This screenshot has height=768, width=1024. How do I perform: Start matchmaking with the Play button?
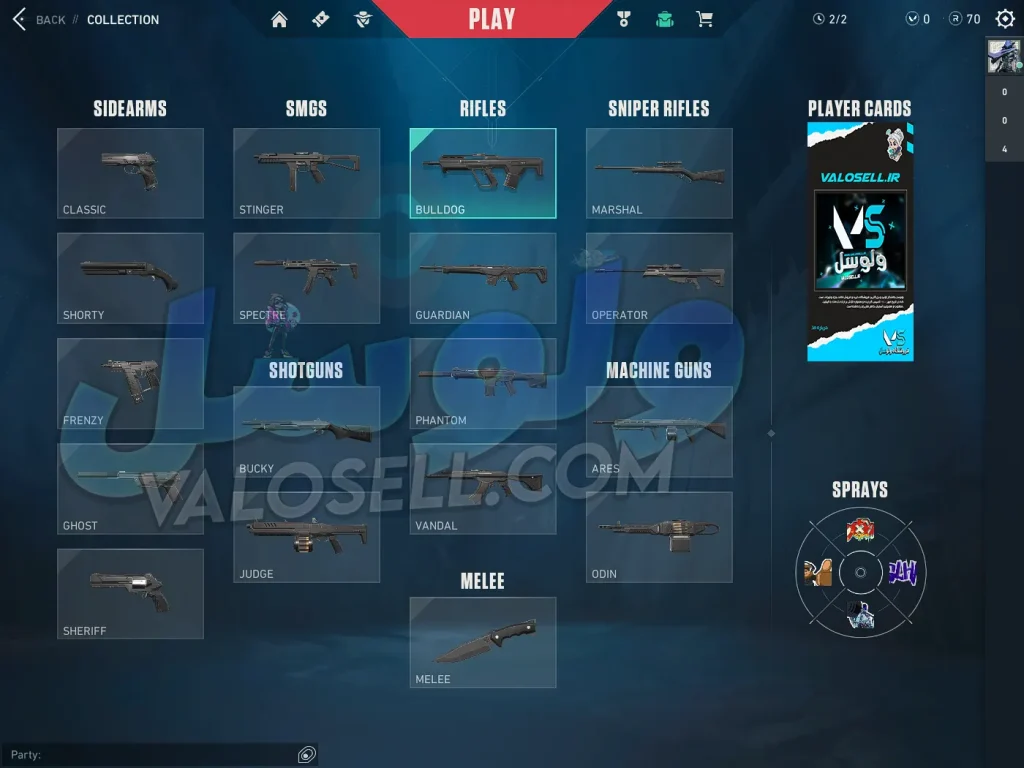pyautogui.click(x=492, y=19)
